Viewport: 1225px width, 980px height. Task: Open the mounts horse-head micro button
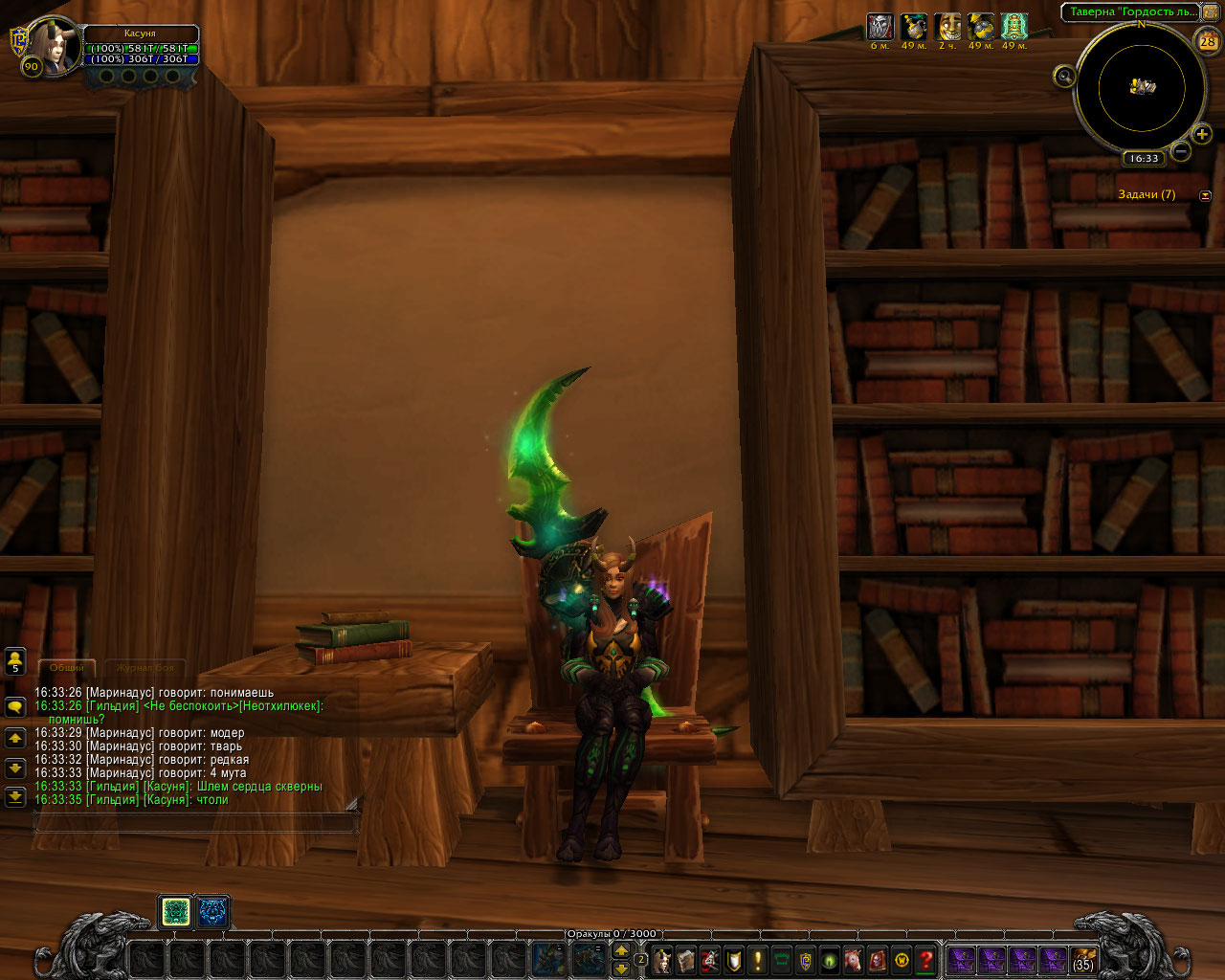click(854, 960)
